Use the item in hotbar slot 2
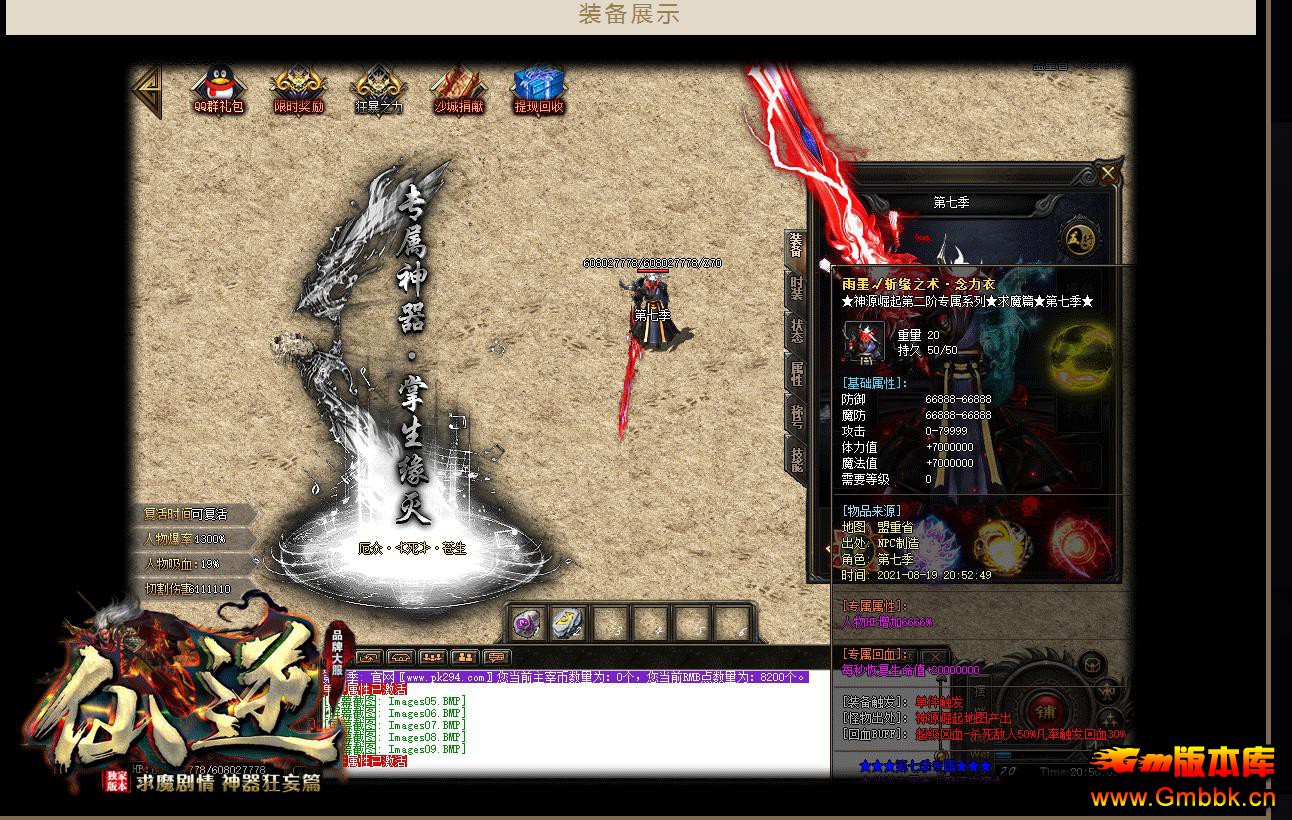 564,624
